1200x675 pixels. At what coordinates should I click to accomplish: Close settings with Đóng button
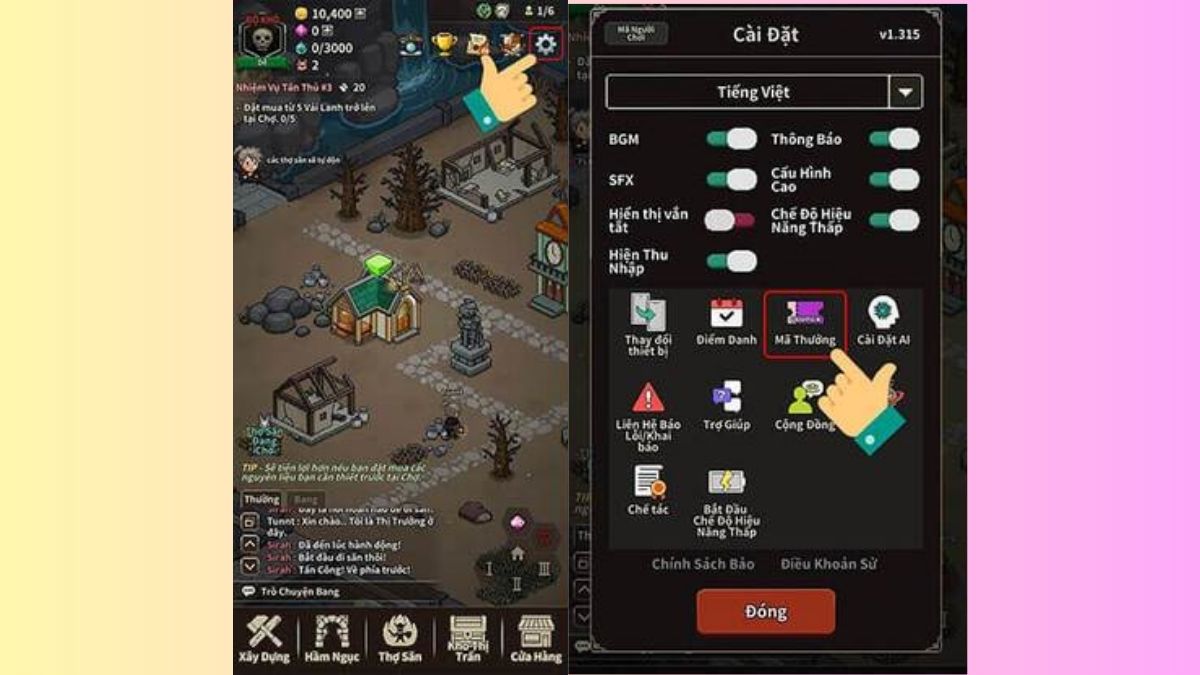765,611
